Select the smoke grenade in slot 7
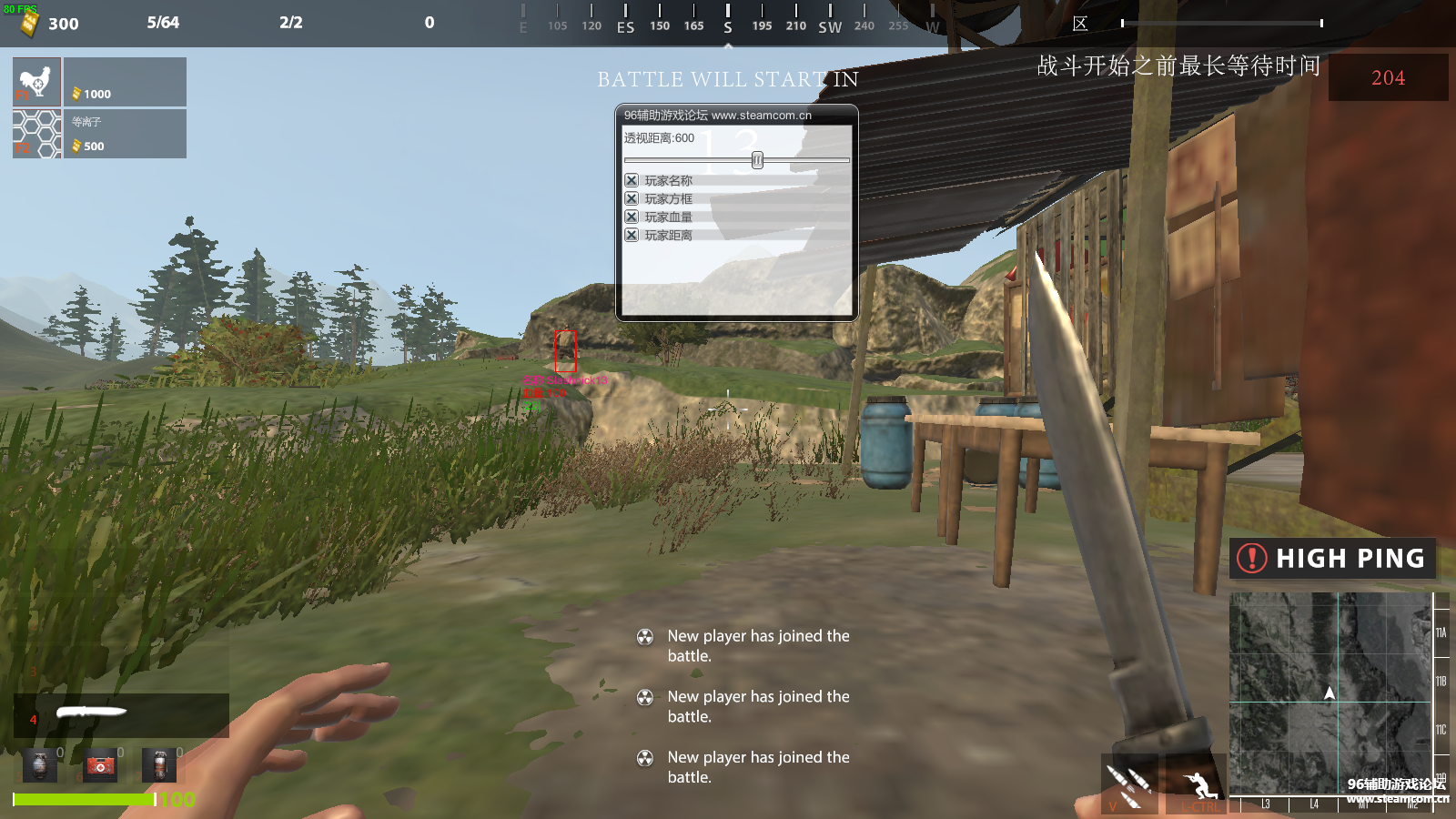 [160, 765]
